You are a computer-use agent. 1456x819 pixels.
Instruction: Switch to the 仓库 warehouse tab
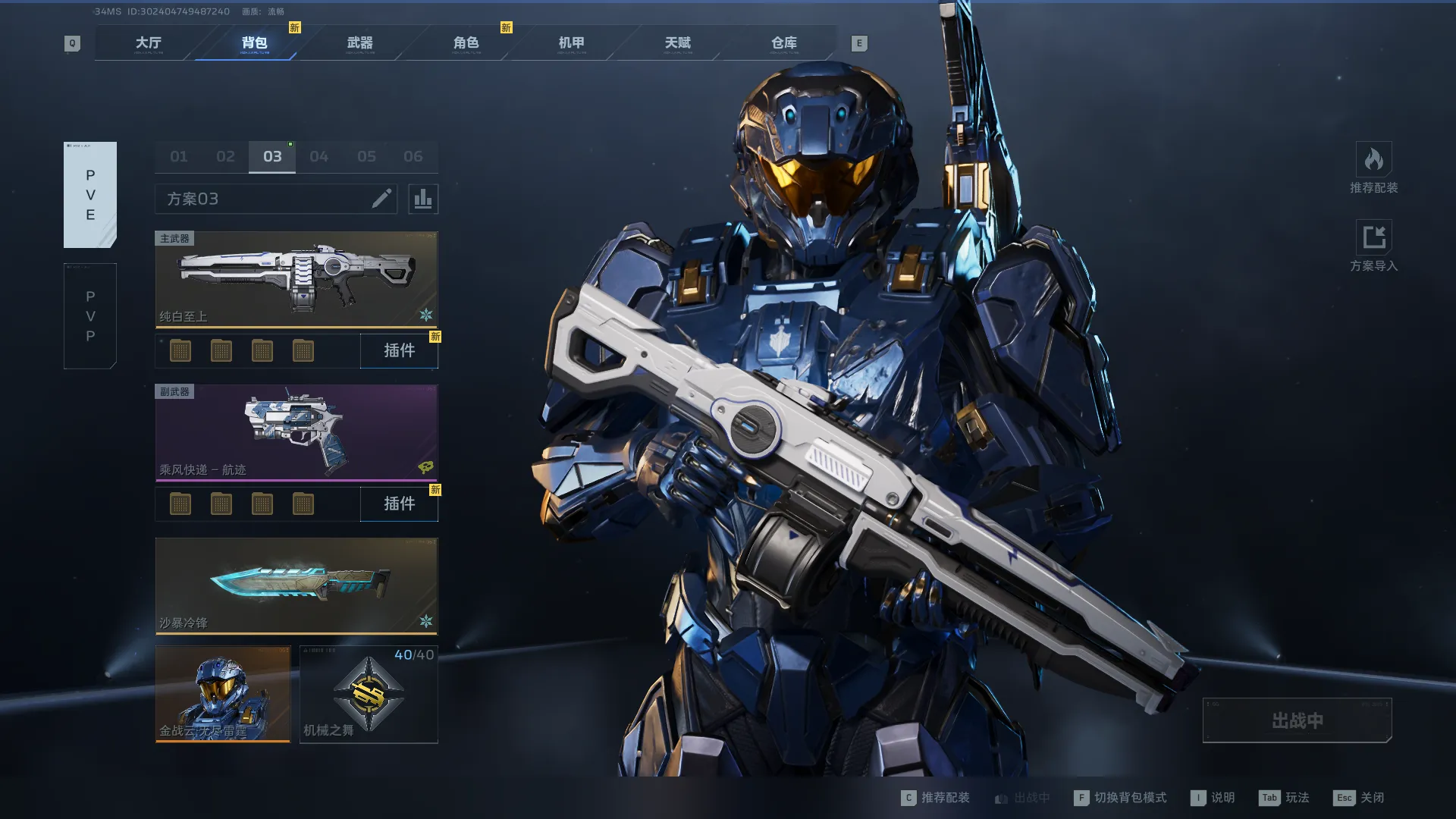783,43
